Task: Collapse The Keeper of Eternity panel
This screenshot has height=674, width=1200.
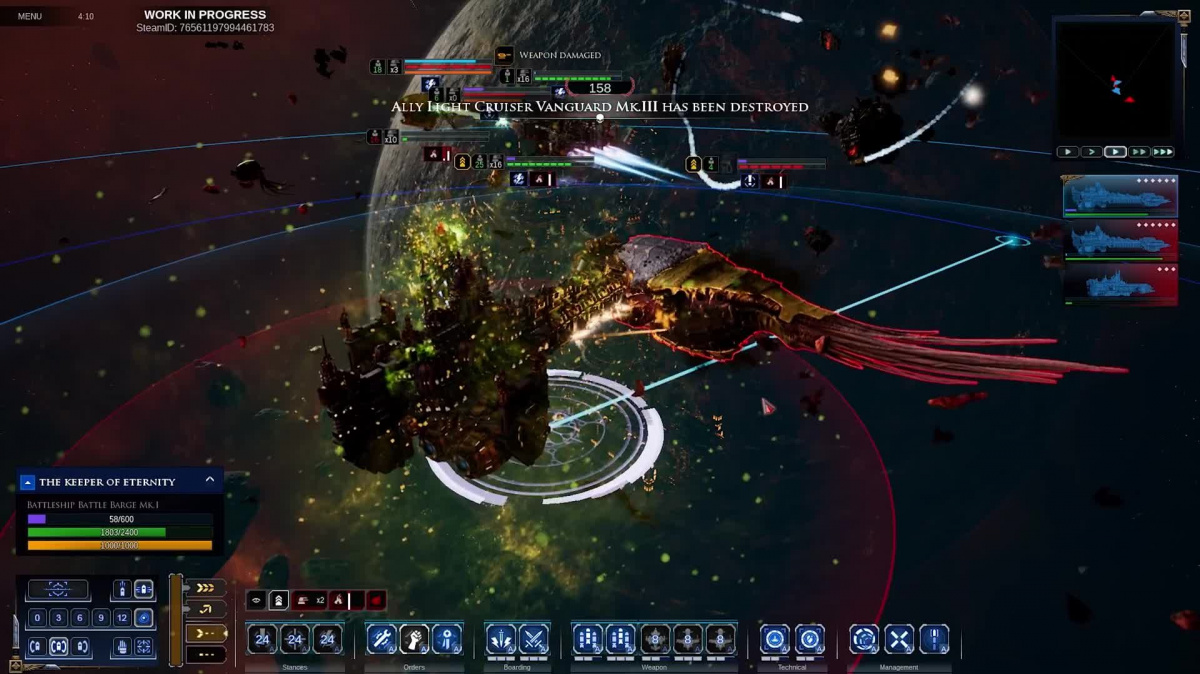Action: 210,480
